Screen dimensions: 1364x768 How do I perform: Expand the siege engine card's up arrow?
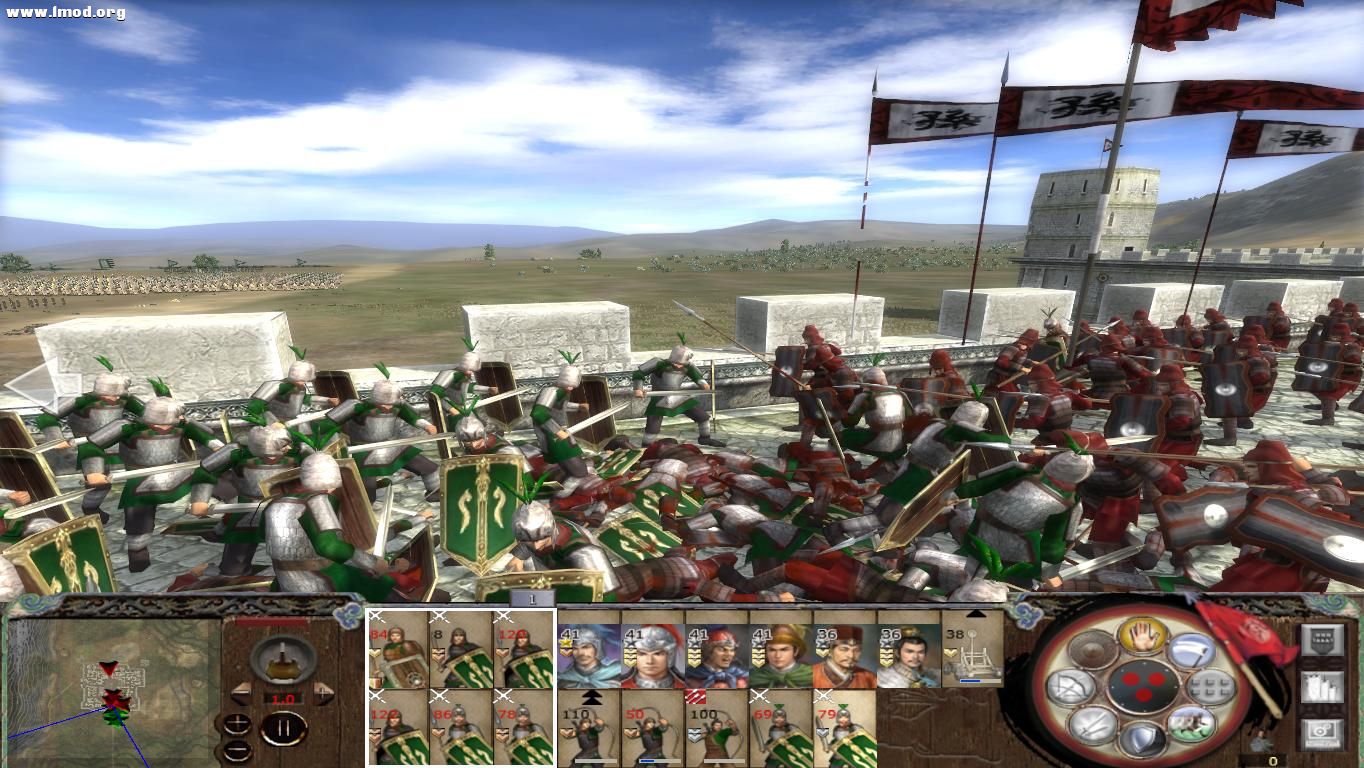point(975,613)
